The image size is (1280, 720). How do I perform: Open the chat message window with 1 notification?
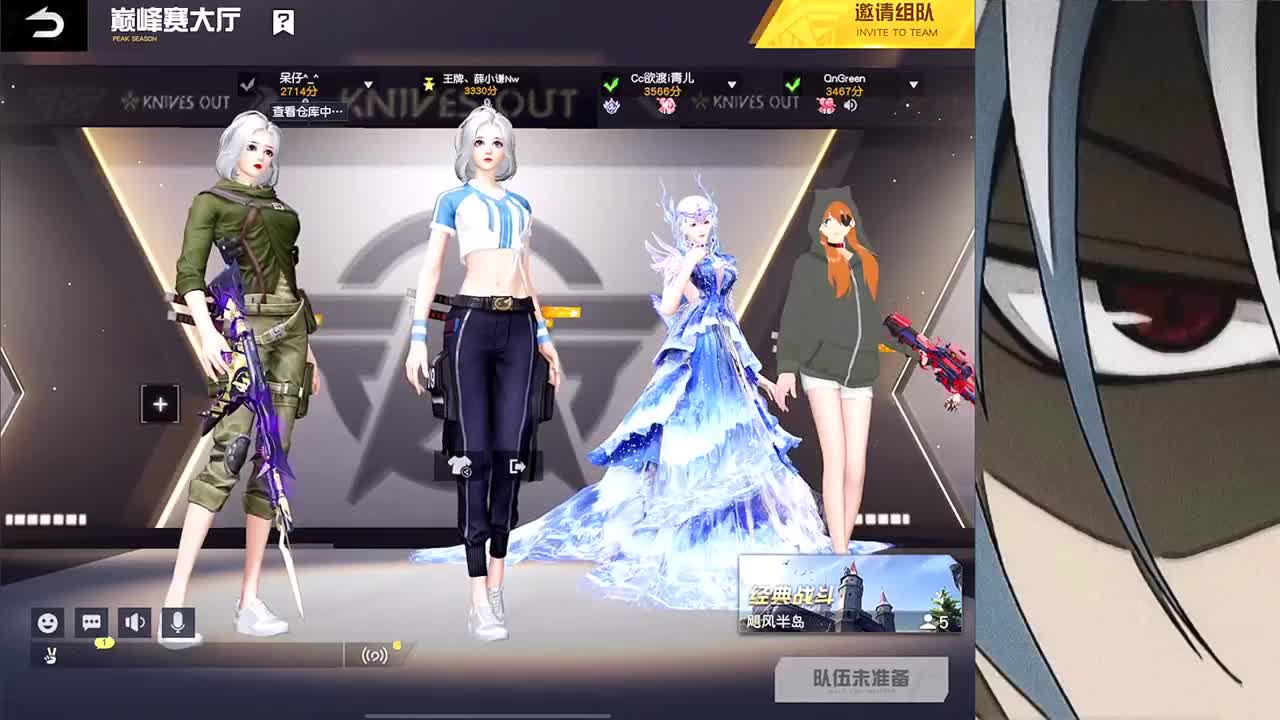point(90,624)
